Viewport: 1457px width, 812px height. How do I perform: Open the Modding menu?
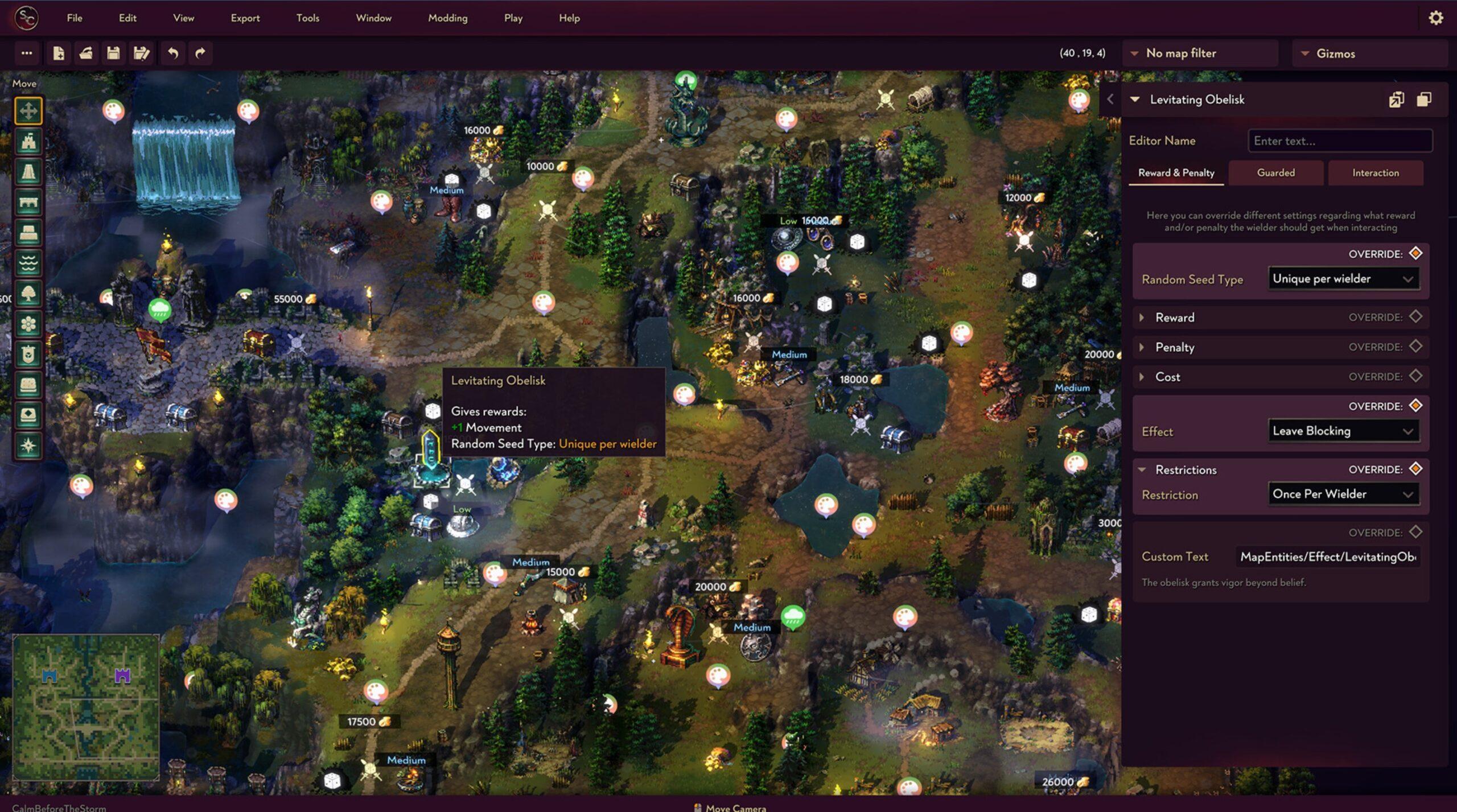click(447, 18)
